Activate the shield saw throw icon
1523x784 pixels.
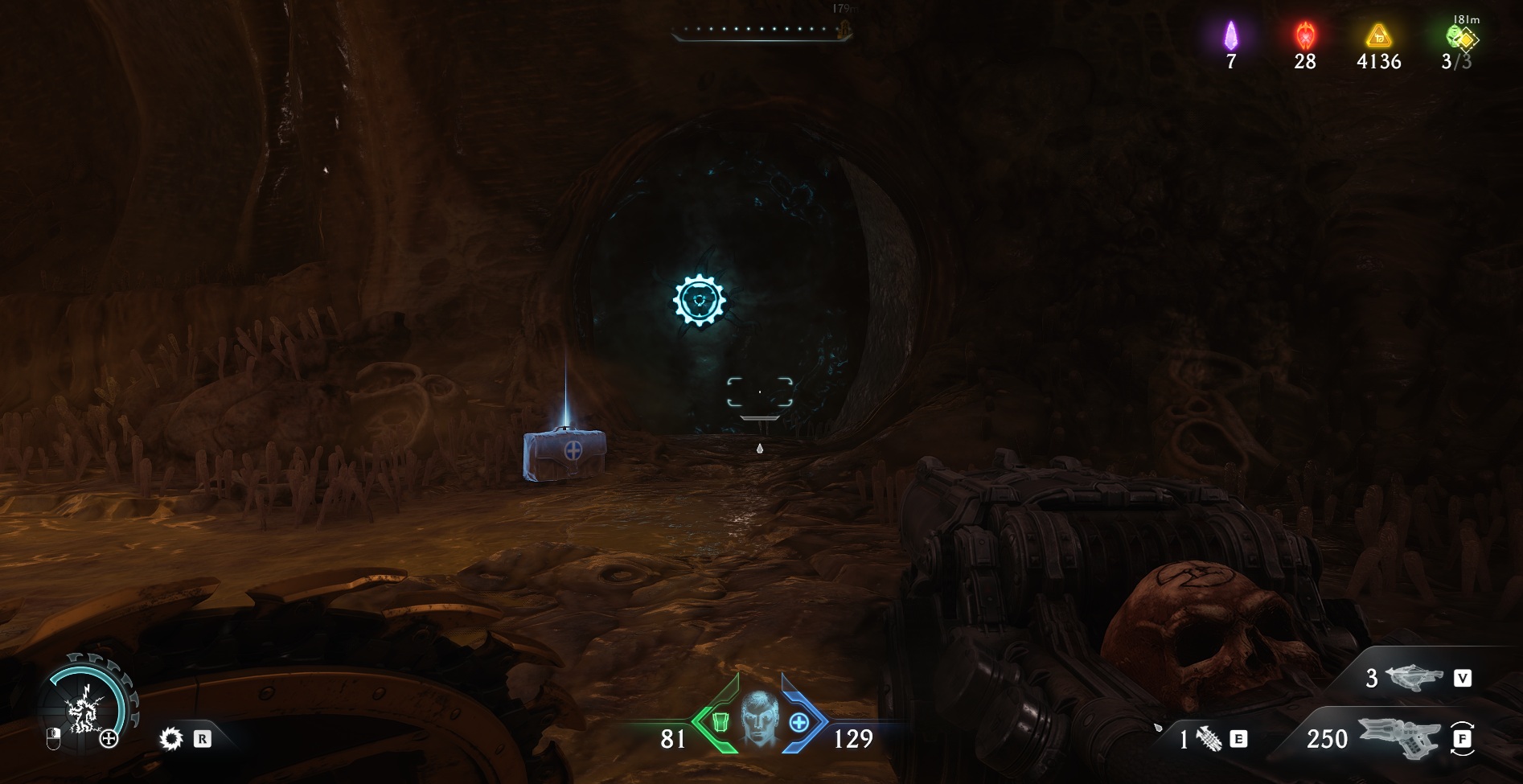pos(170,738)
